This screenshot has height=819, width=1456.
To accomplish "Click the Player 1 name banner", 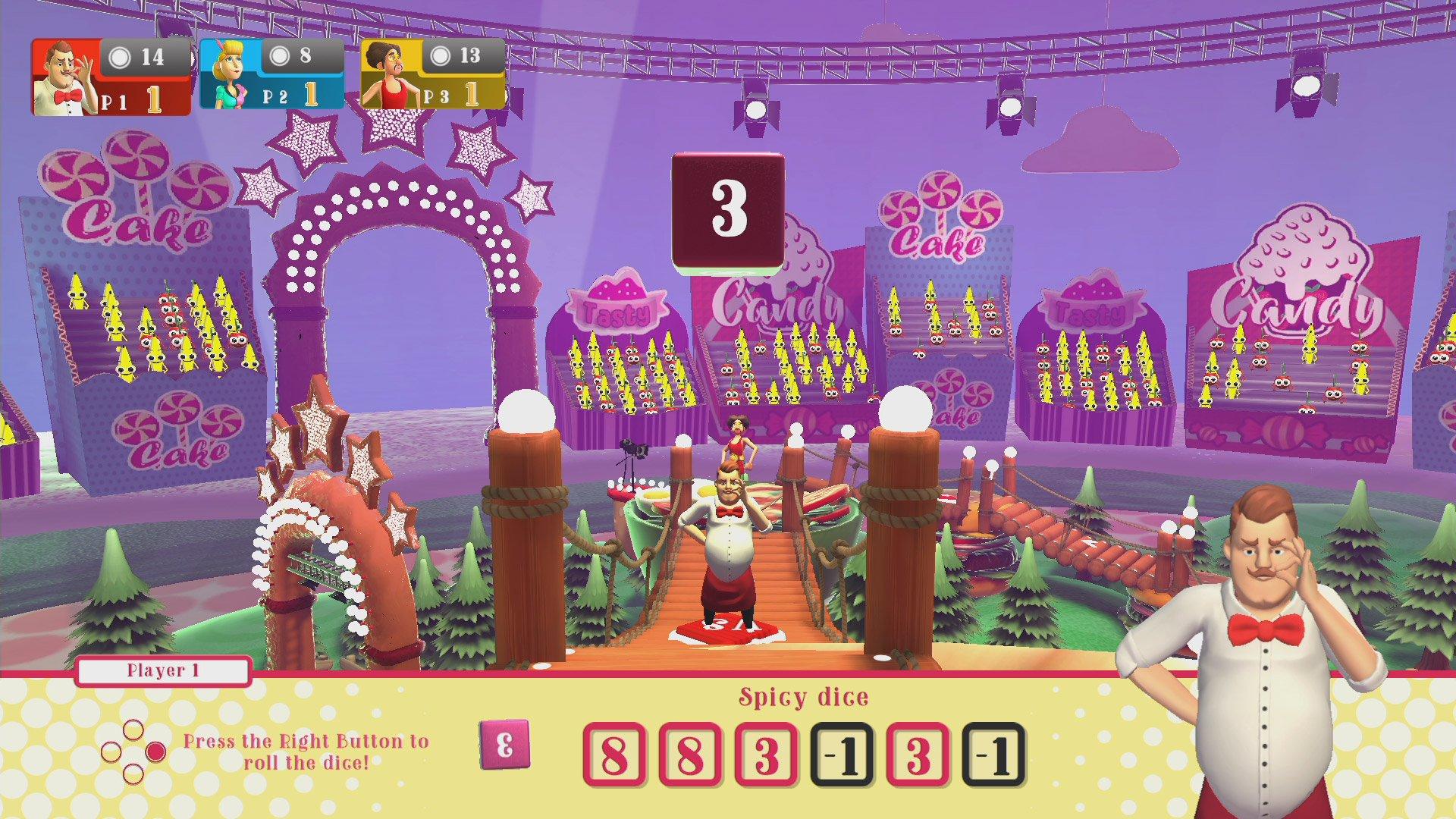I will [x=162, y=671].
